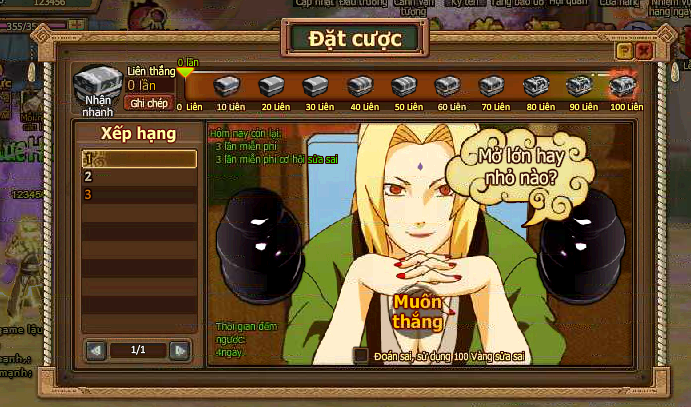Select the 10 Liên reward chest
Screen dimensions: 691x407
coord(228,86)
